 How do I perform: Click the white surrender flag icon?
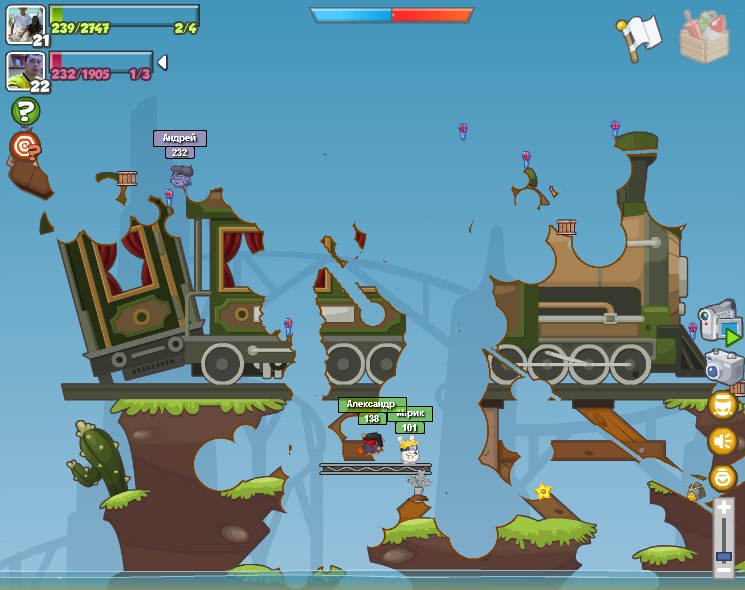tap(640, 37)
